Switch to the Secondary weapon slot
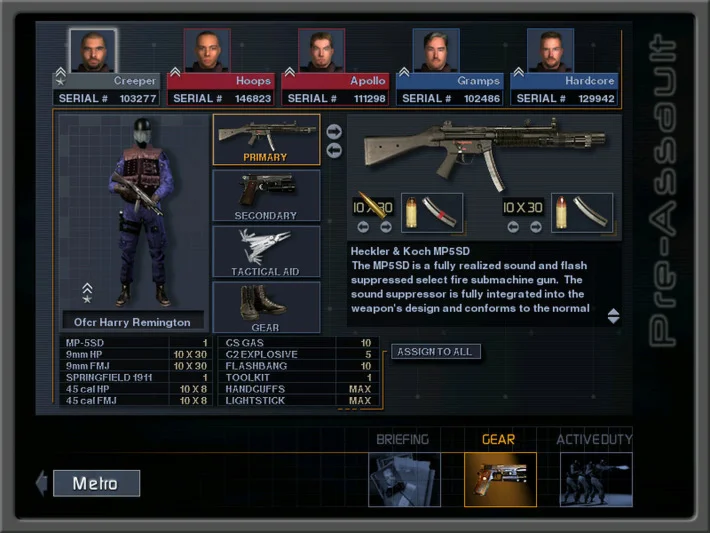 [266, 196]
